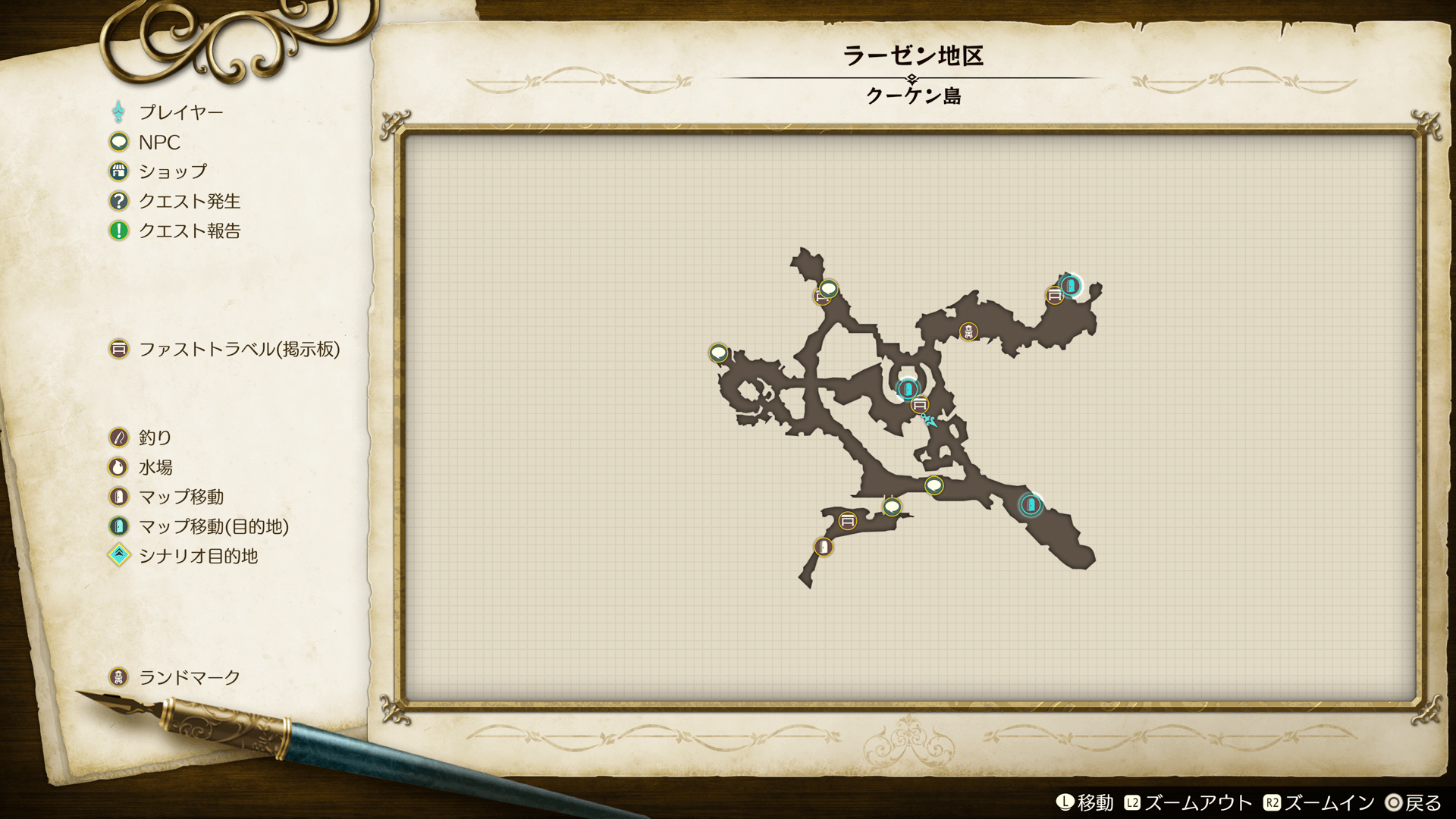1456x819 pixels.
Task: Choose the ショップ legend entry
Action: point(172,171)
